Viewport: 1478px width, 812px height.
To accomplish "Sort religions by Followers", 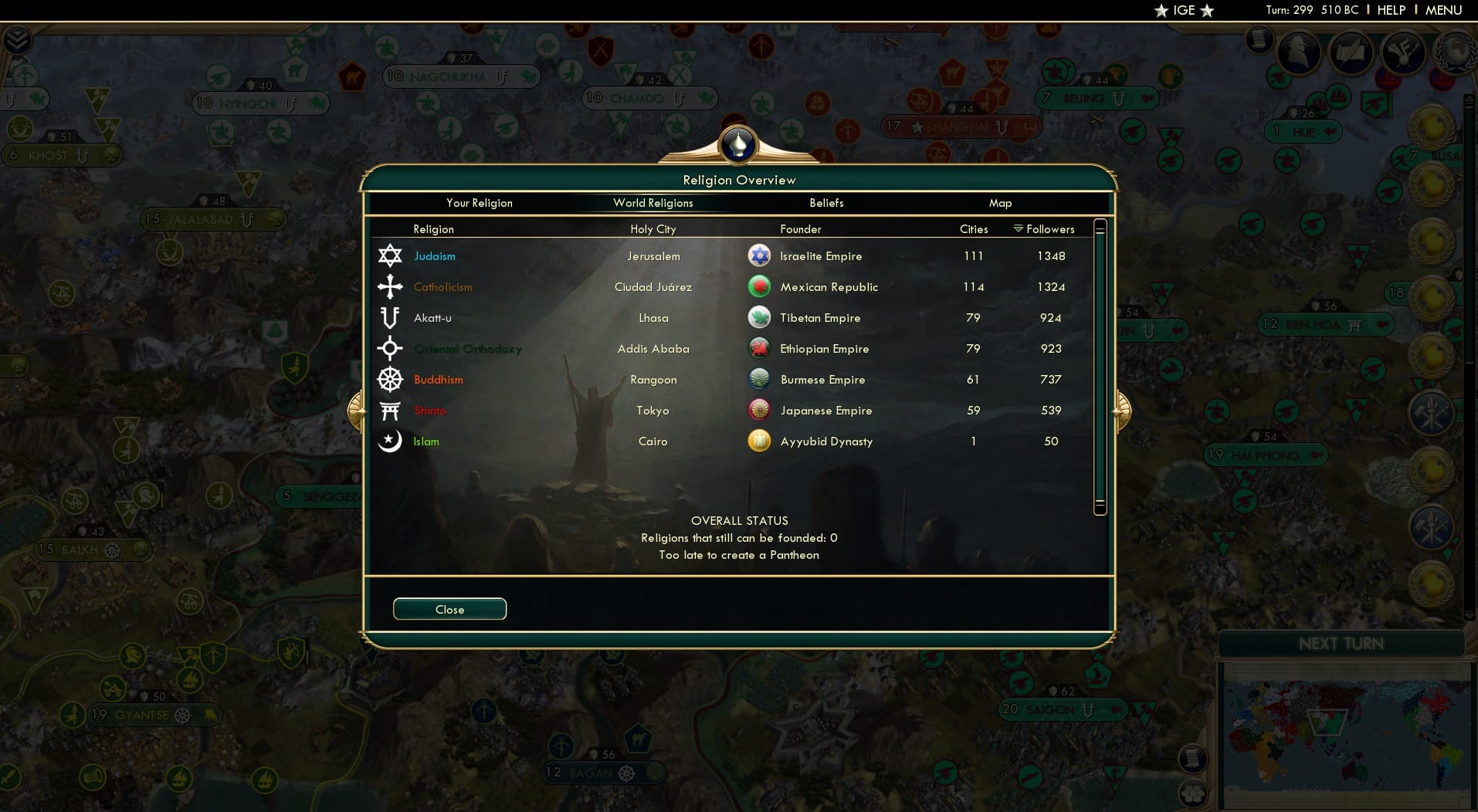I will 1049,229.
